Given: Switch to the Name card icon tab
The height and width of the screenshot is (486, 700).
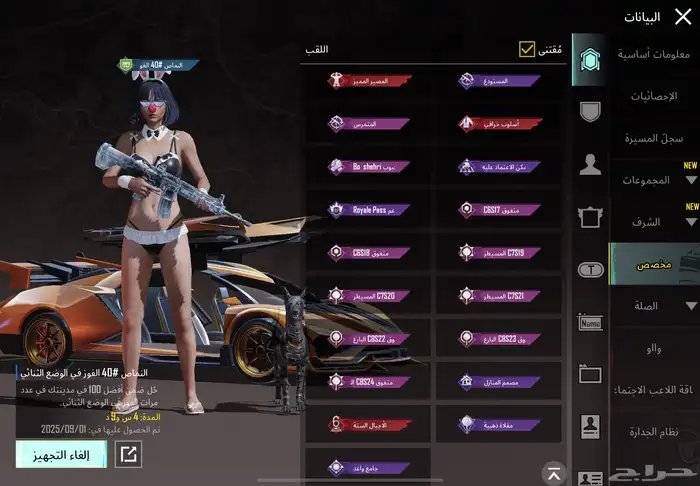Looking at the screenshot, I should 590,322.
